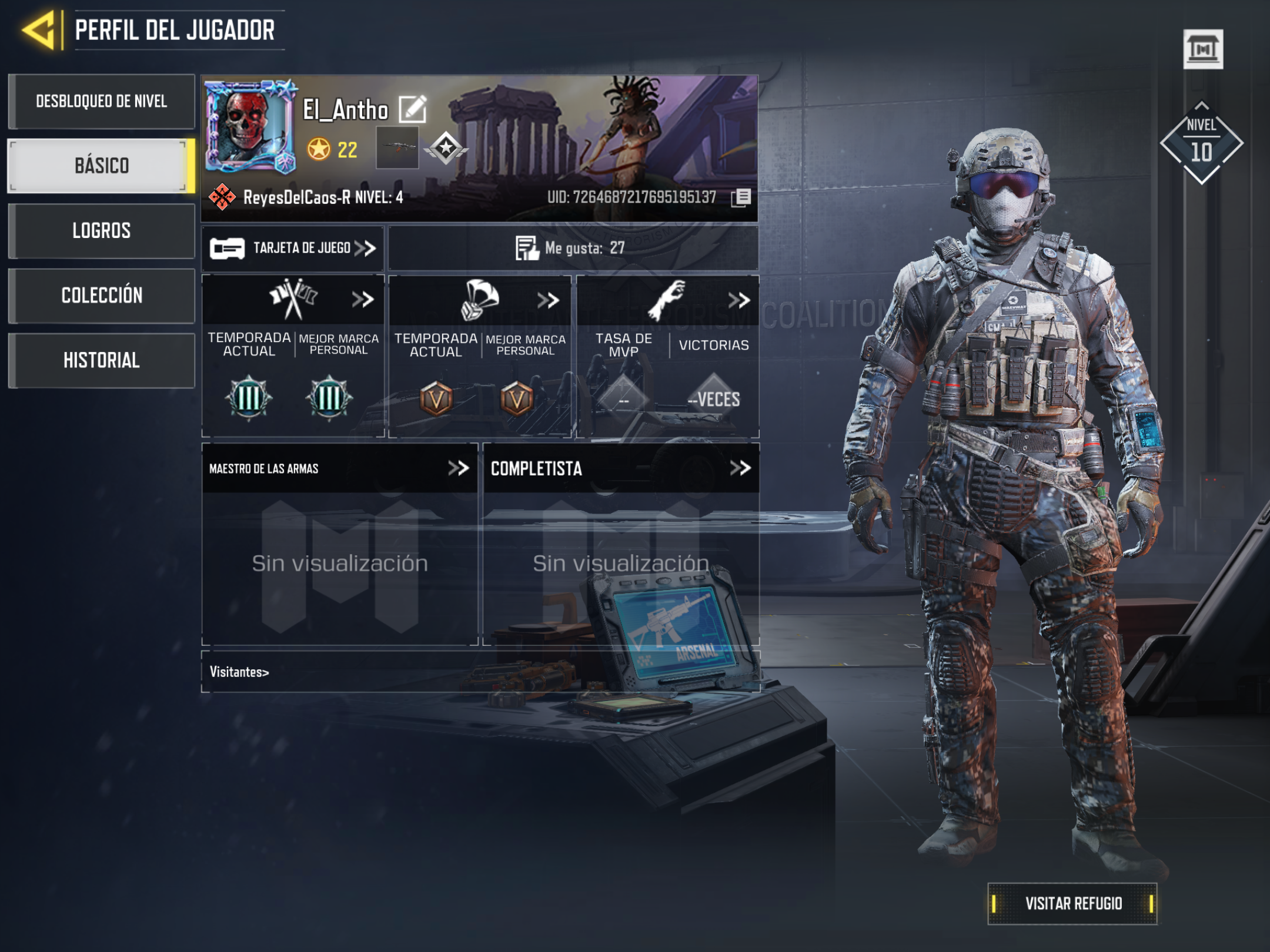Image resolution: width=1270 pixels, height=952 pixels.
Task: Edit the El_Antho player name
Action: (413, 109)
